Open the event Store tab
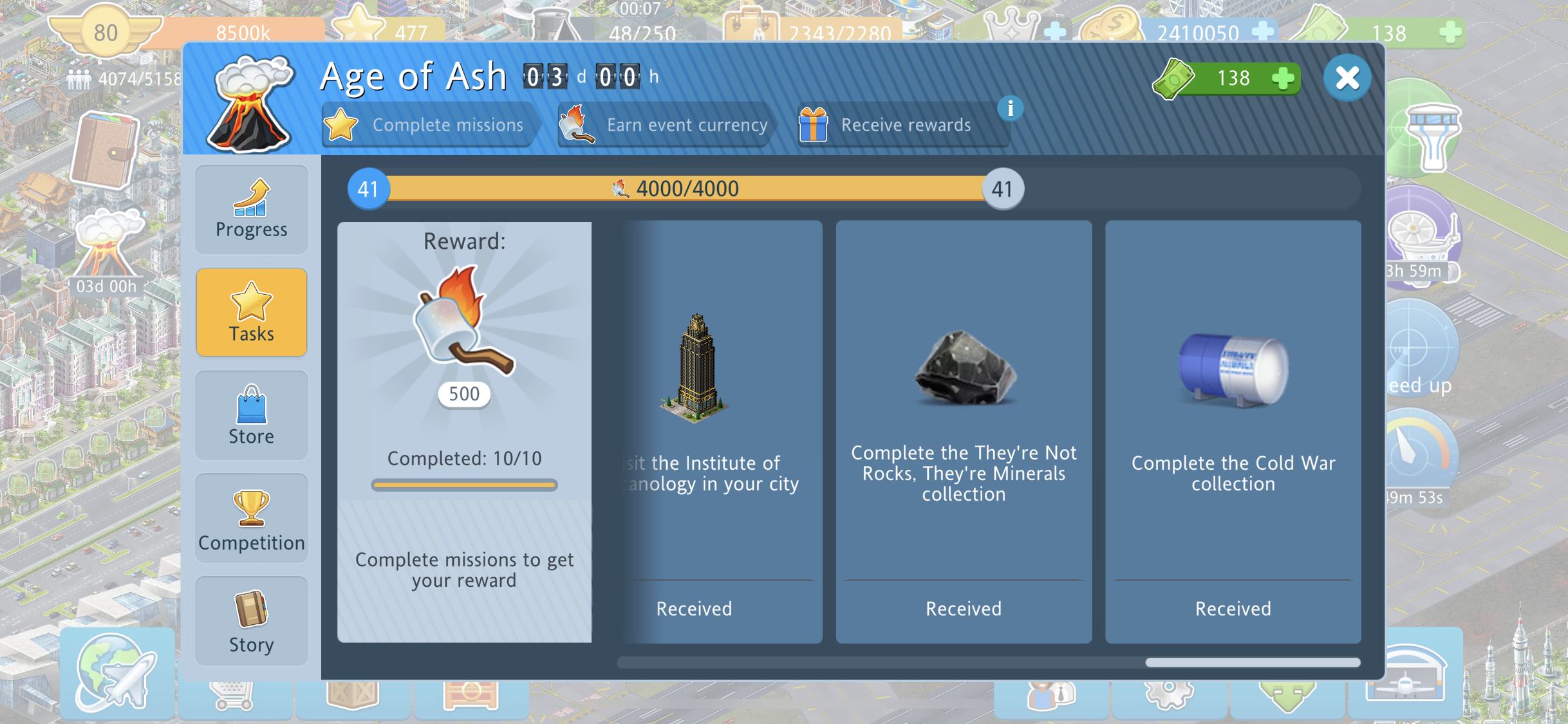The height and width of the screenshot is (724, 1568). 251,416
